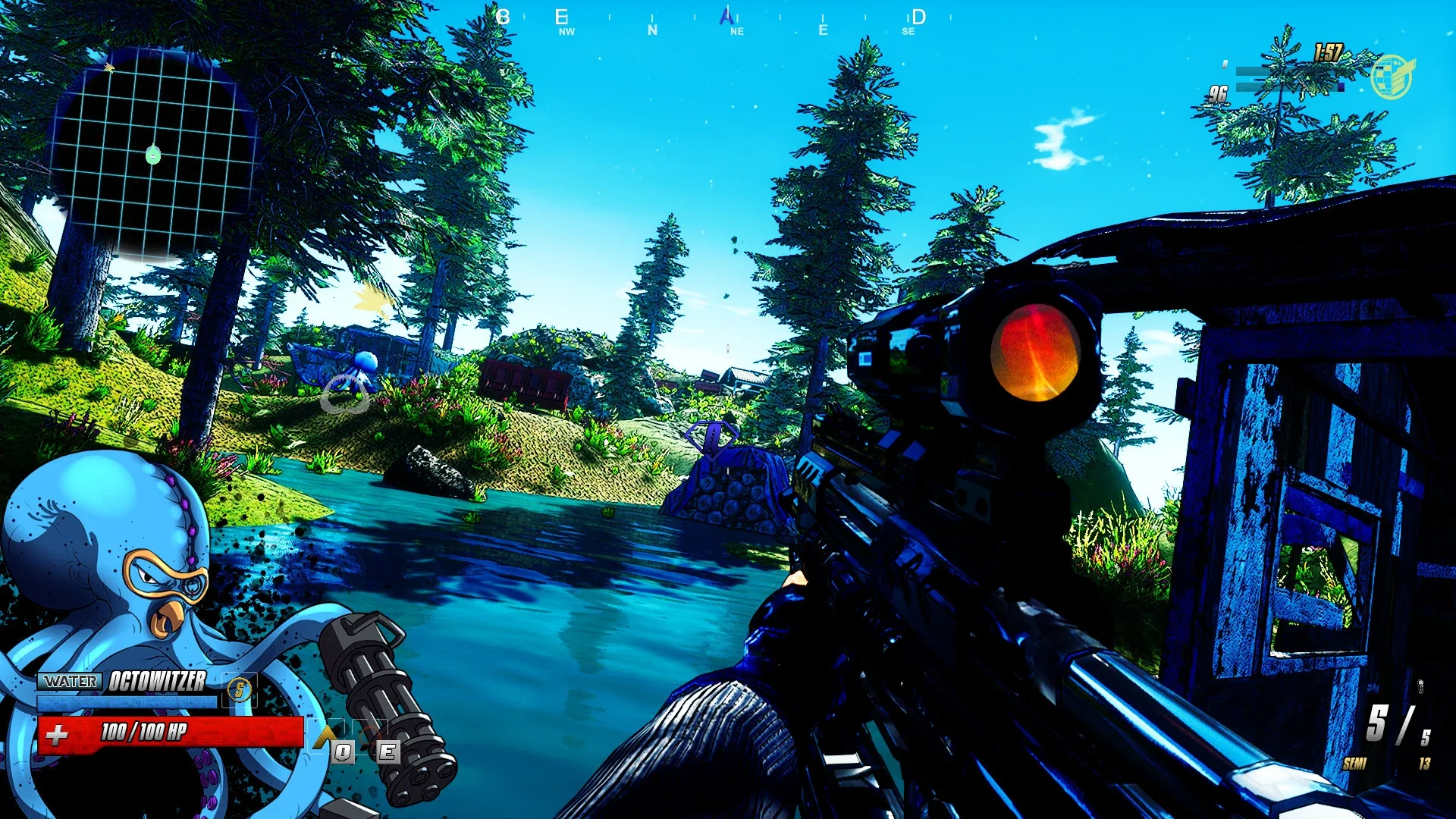Viewport: 1456px width, 819px height.
Task: Click the winged globe faction emblem
Action: (1394, 76)
